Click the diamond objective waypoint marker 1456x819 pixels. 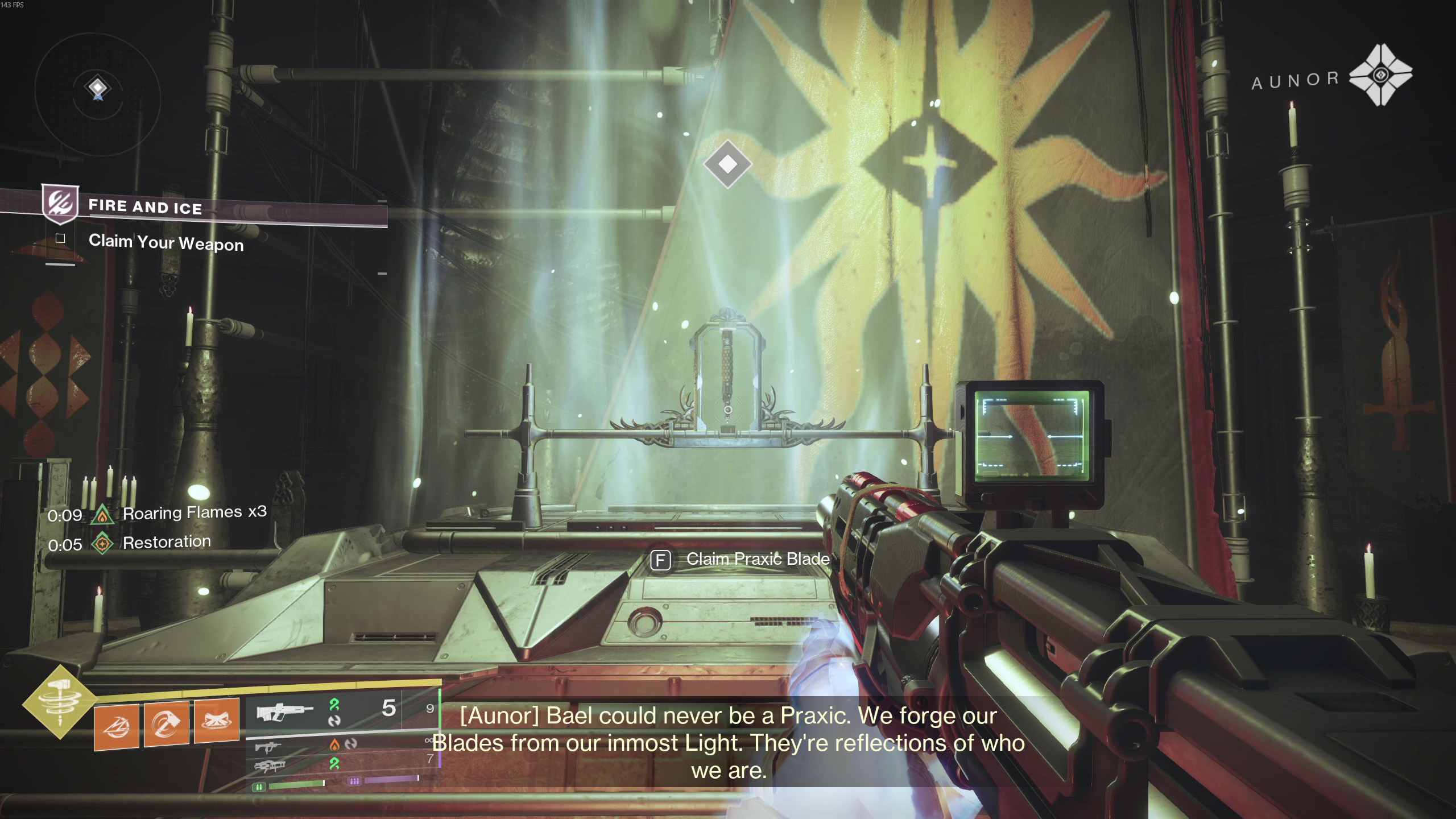(x=727, y=164)
